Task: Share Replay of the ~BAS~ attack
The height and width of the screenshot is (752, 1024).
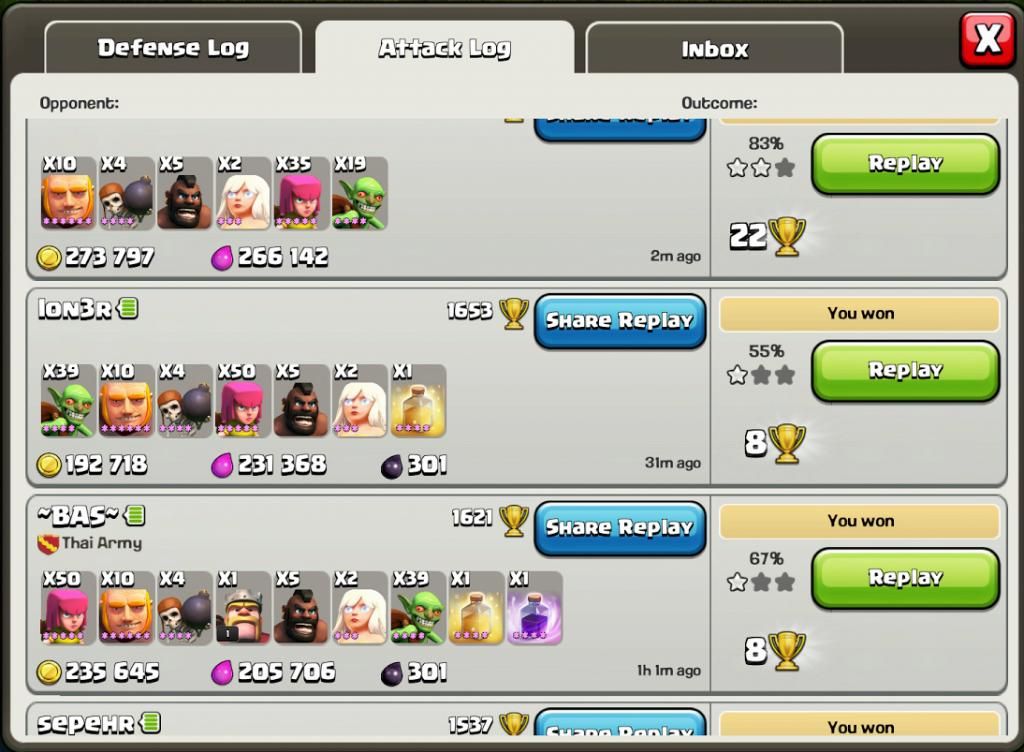Action: pyautogui.click(x=620, y=528)
